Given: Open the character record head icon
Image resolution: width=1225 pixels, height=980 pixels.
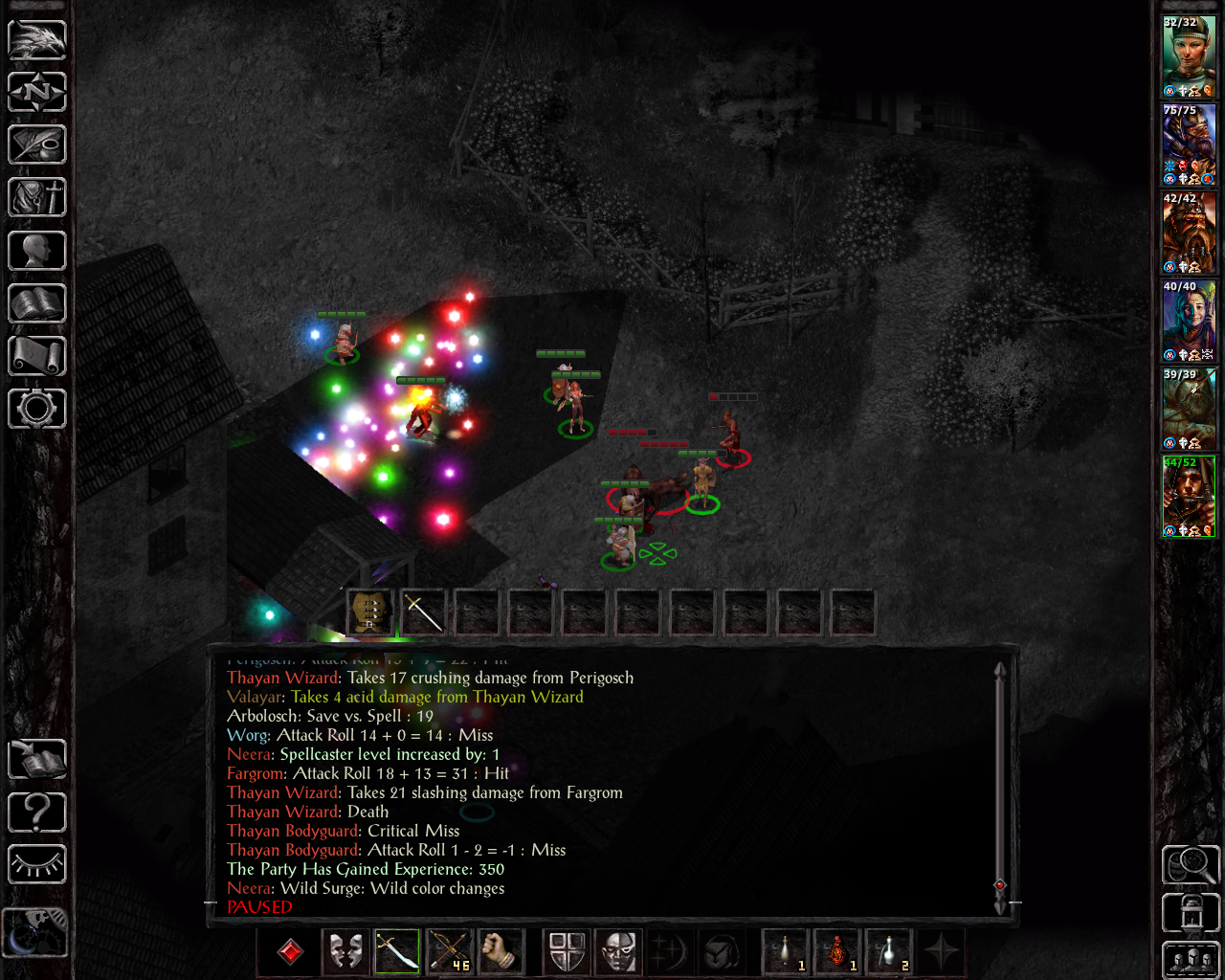Looking at the screenshot, I should click(x=37, y=252).
